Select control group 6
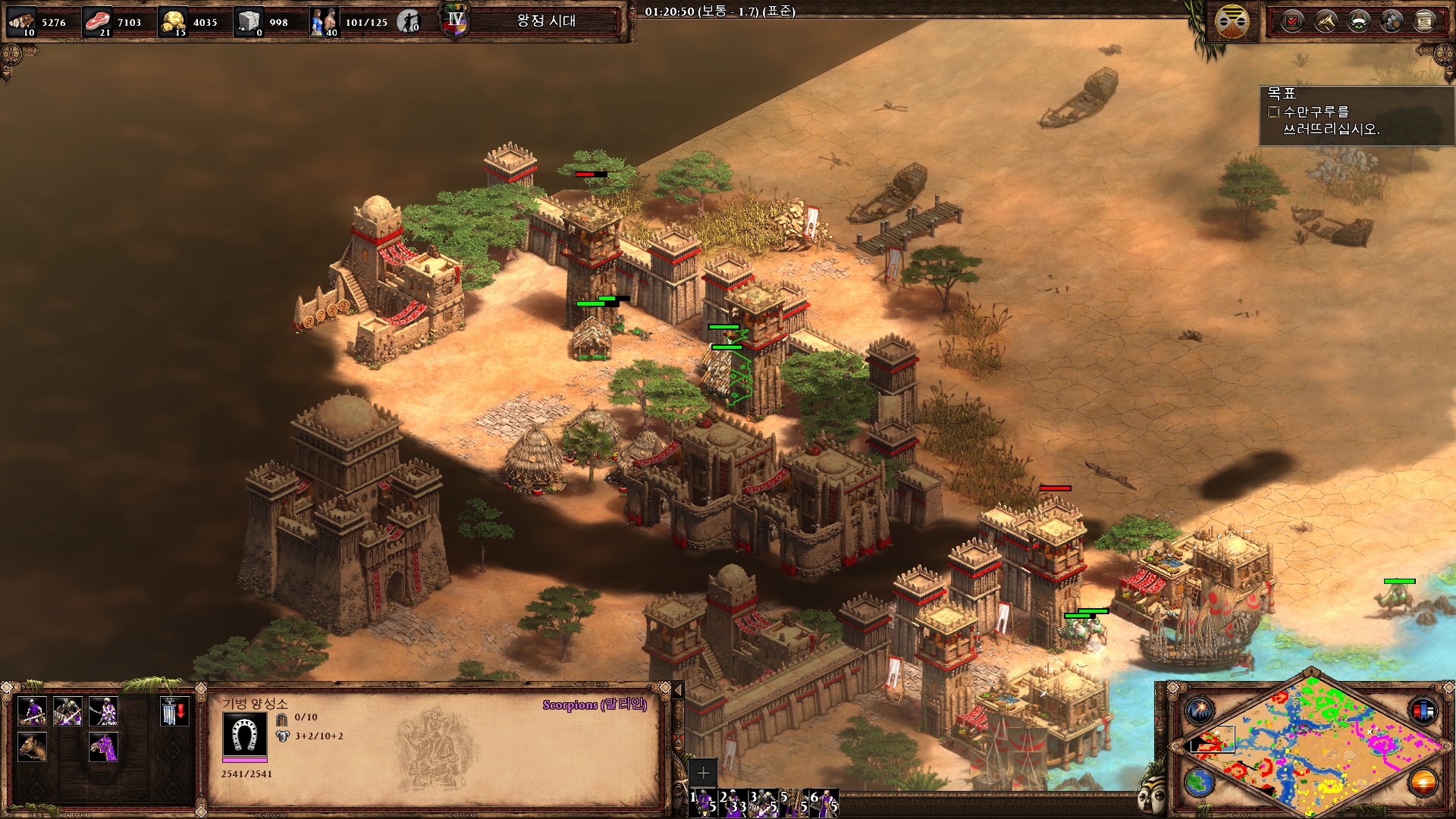The image size is (1456, 819). point(825,802)
